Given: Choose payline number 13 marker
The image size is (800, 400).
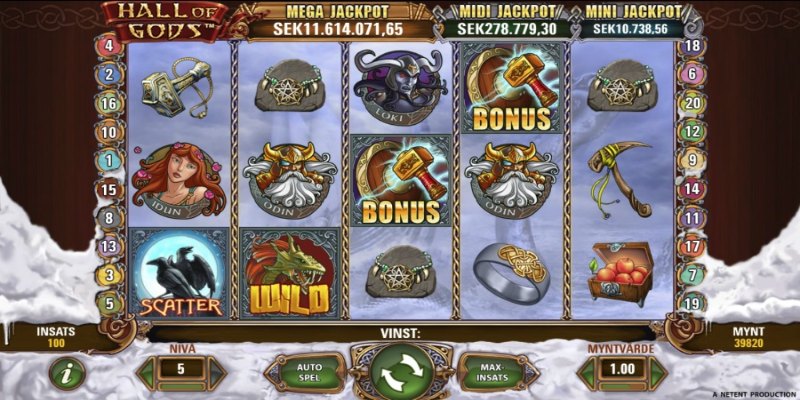Looking at the screenshot, I should (108, 246).
